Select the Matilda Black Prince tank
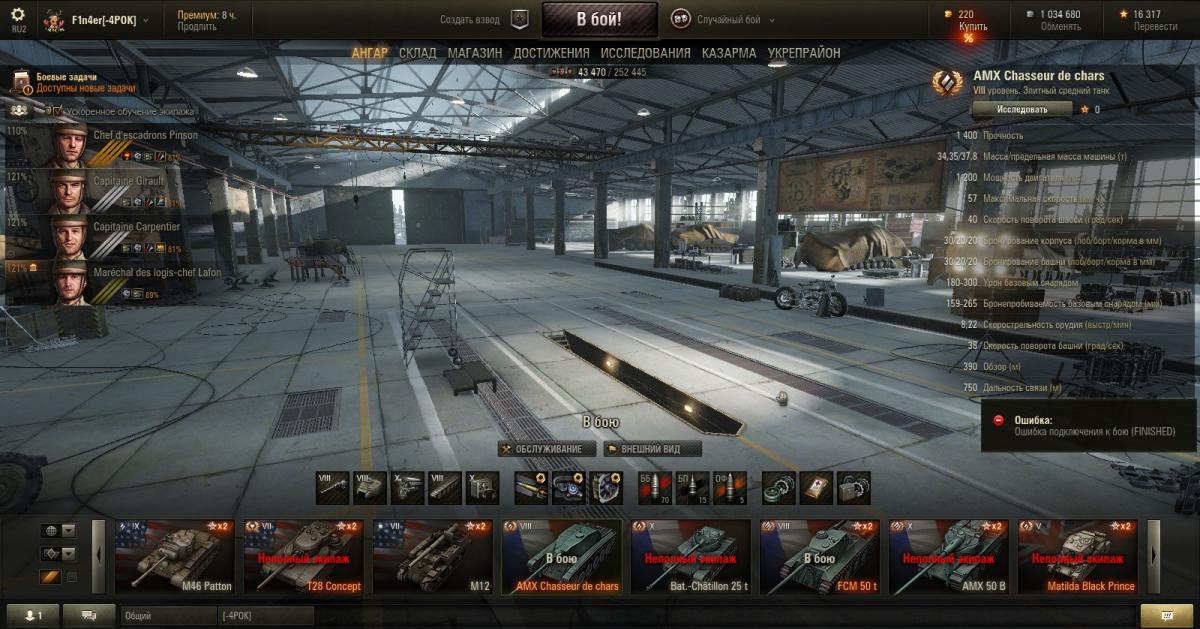The image size is (1200, 629). coord(1078,556)
